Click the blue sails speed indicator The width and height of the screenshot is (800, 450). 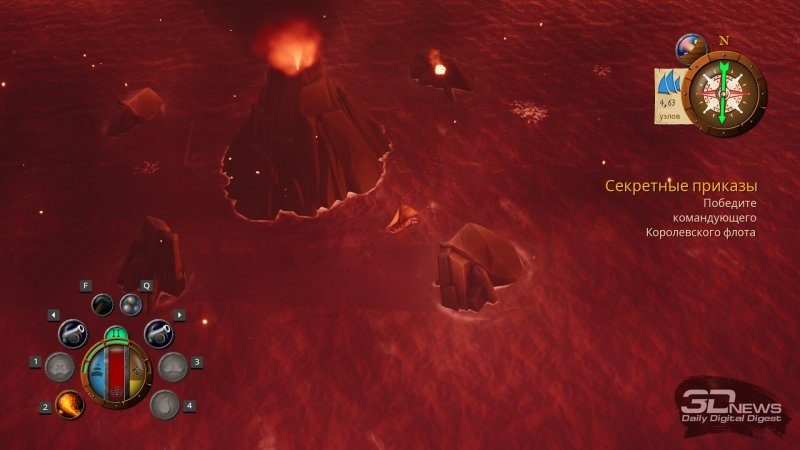point(670,95)
